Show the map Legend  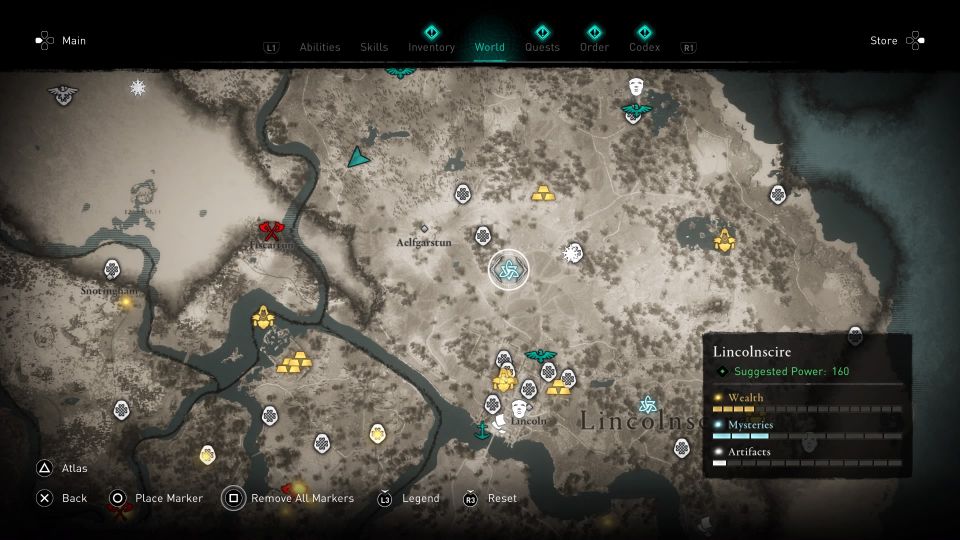(410, 498)
